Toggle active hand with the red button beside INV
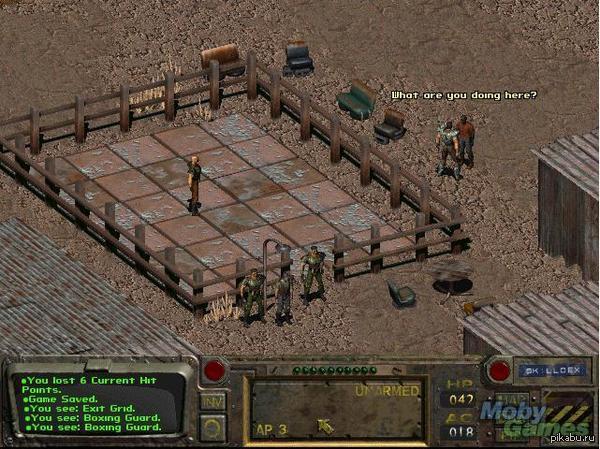 click(x=214, y=372)
